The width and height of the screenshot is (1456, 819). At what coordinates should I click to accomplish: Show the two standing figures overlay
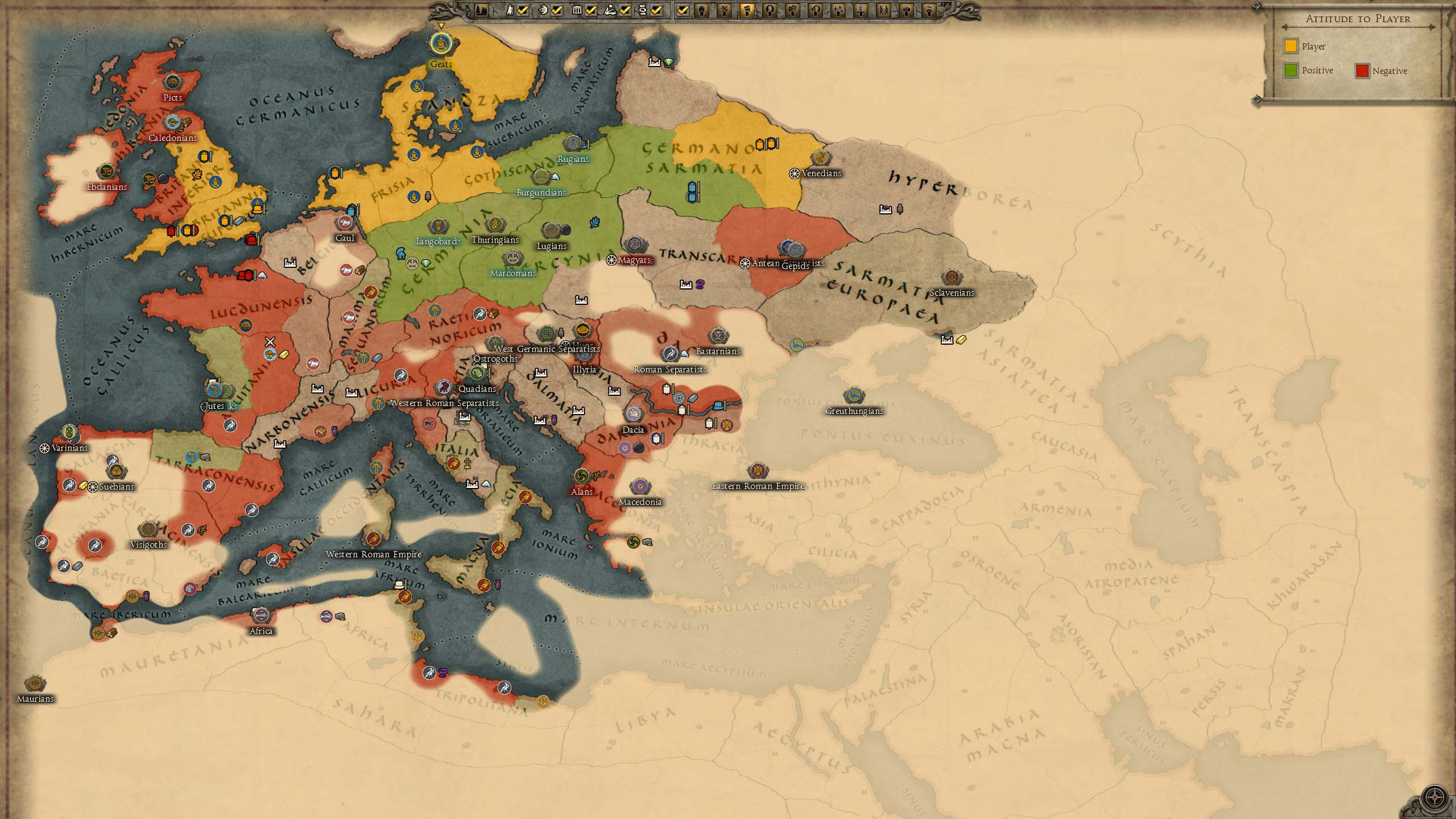click(883, 10)
